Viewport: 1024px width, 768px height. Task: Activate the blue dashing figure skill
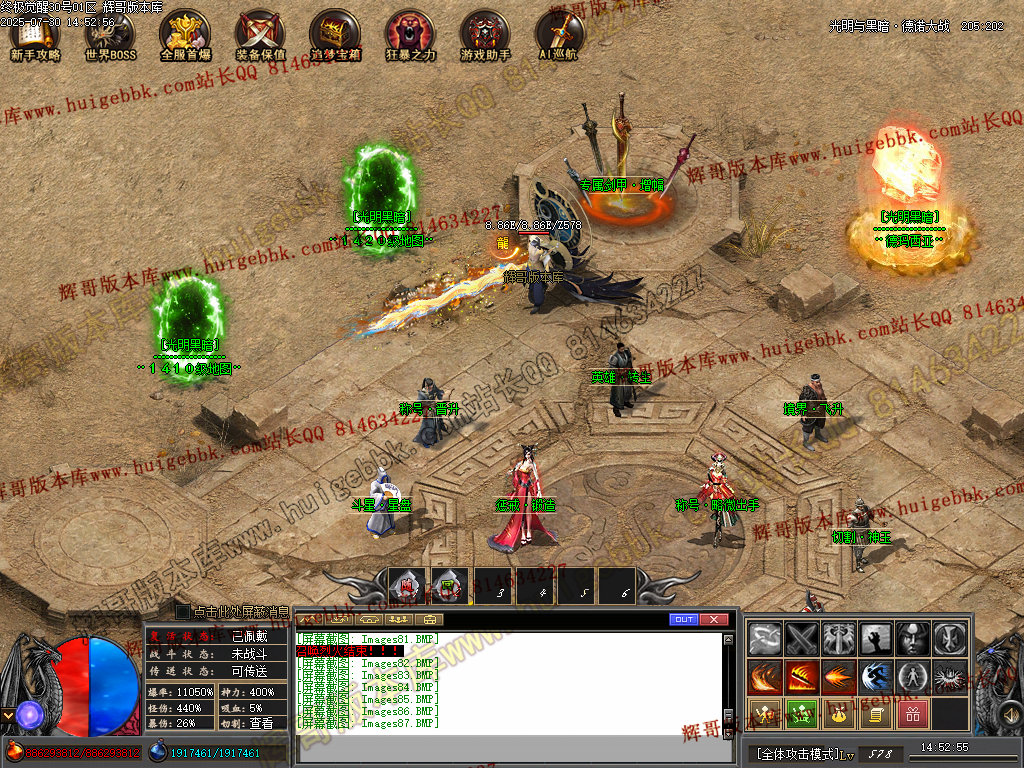pos(875,677)
